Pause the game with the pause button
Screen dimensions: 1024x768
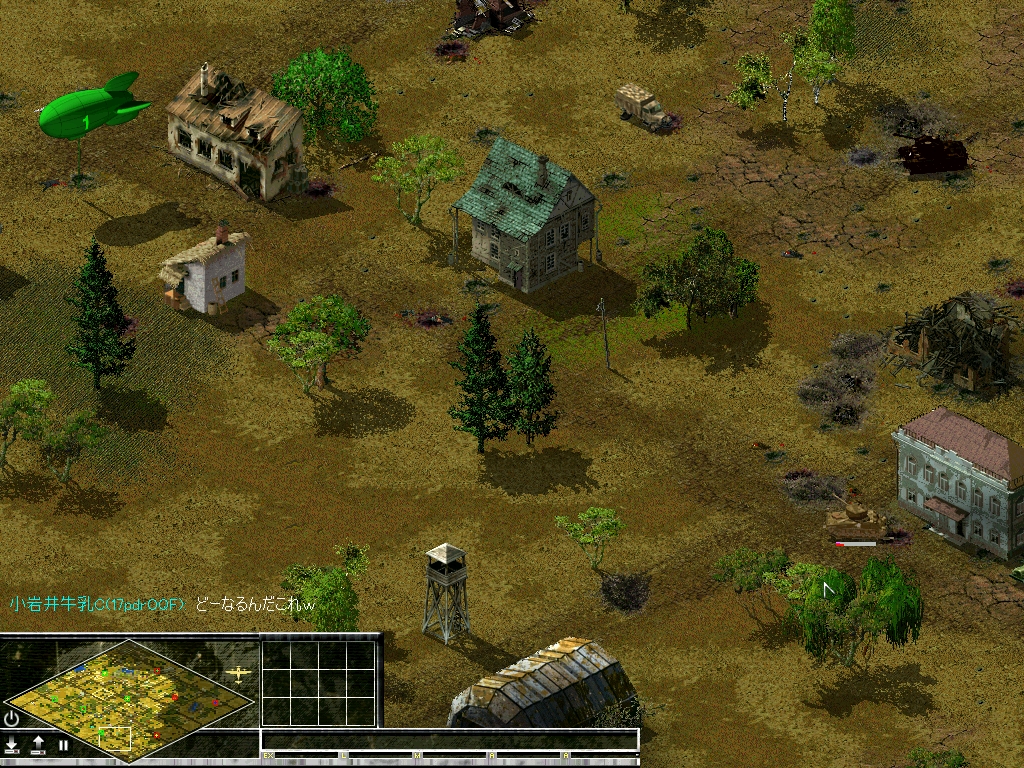[63, 745]
